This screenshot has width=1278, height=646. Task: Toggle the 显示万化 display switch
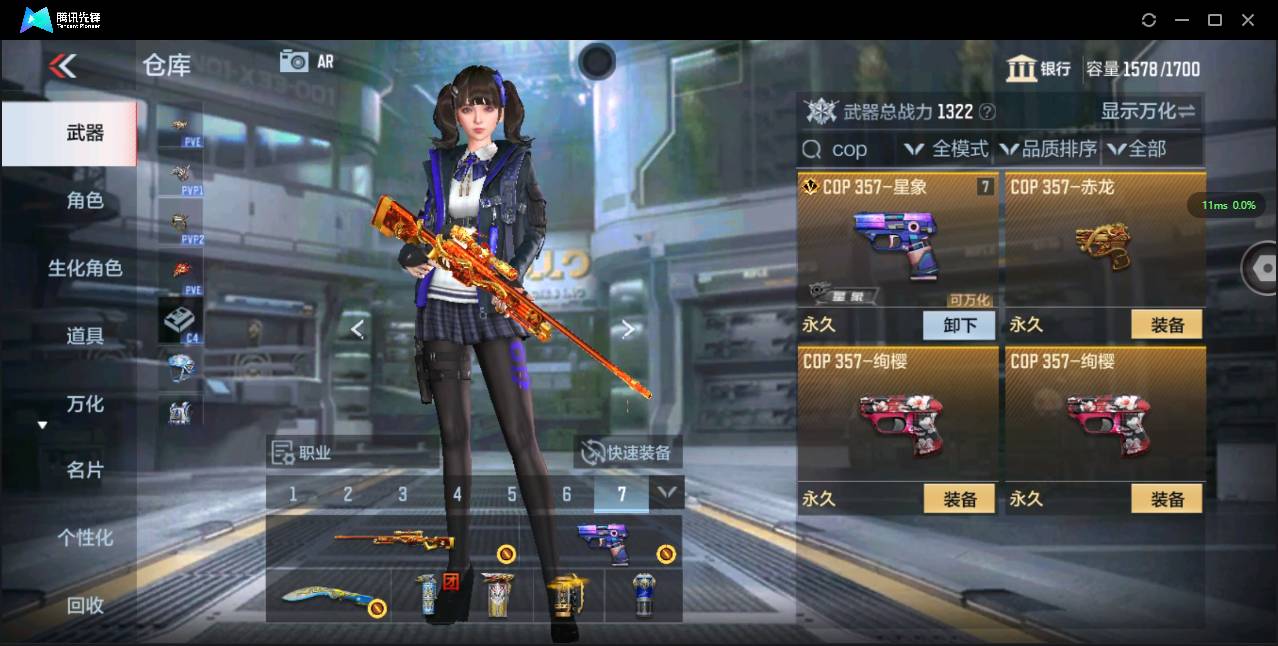1148,111
